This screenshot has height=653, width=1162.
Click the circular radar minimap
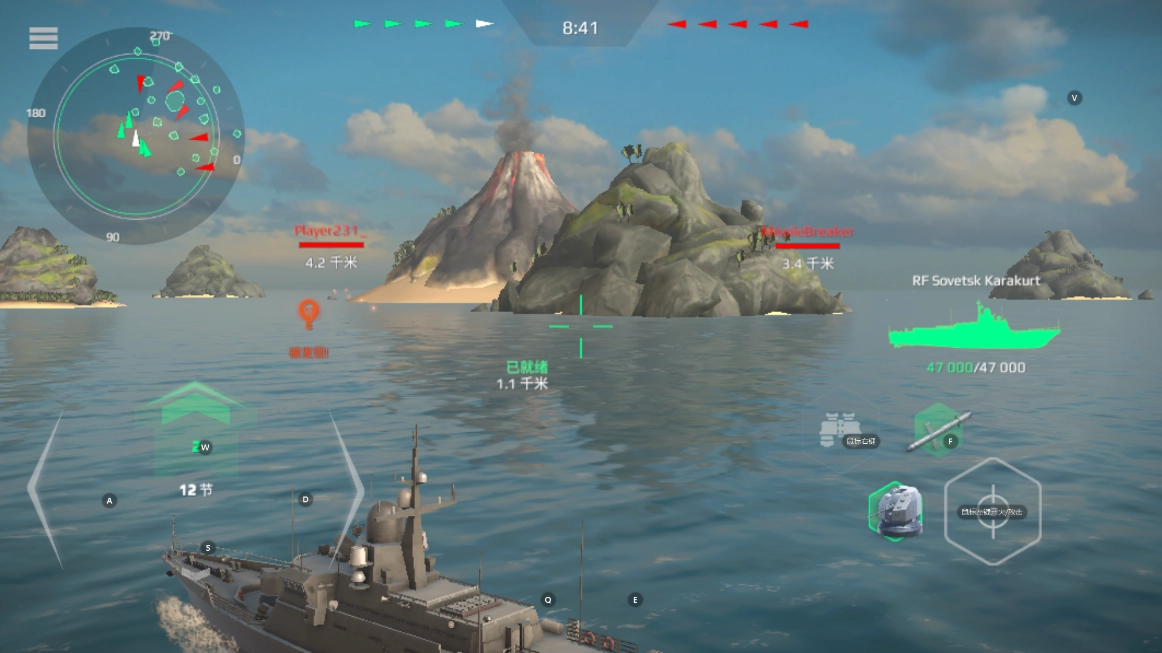click(135, 135)
